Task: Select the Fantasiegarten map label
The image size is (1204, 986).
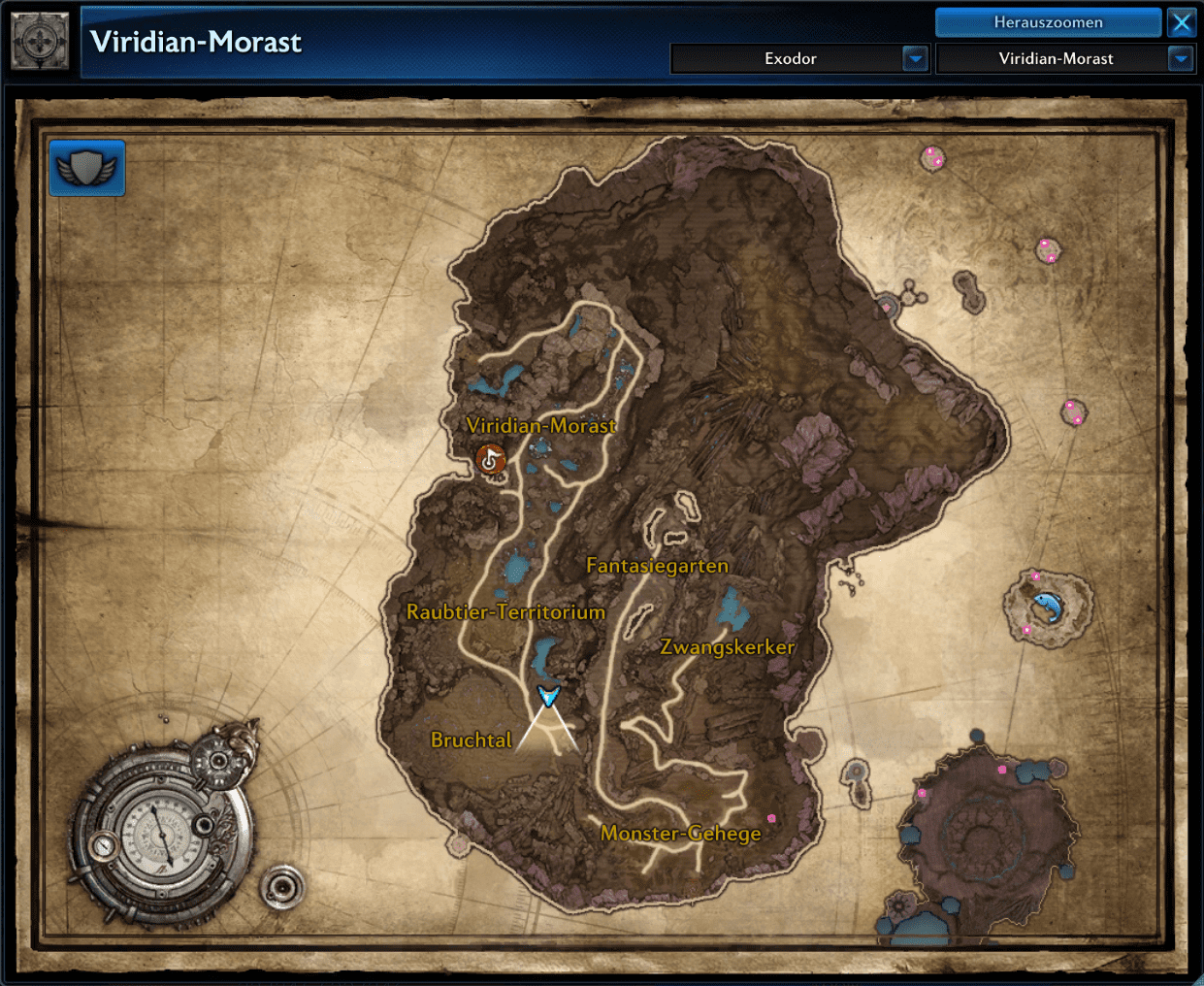Action: point(657,566)
